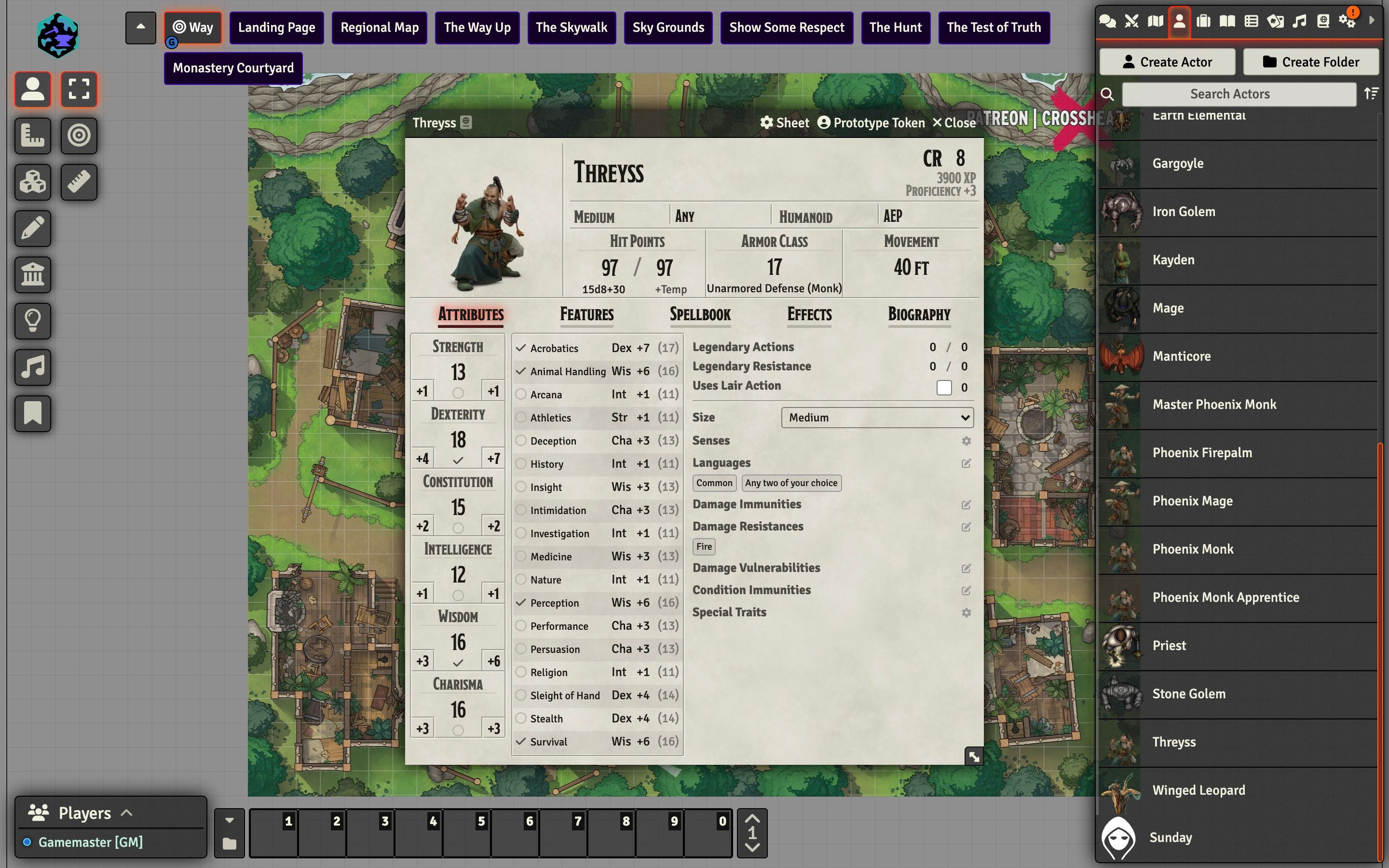Open the Playlists sidebar tab
The image size is (1389, 868).
tap(1298, 21)
